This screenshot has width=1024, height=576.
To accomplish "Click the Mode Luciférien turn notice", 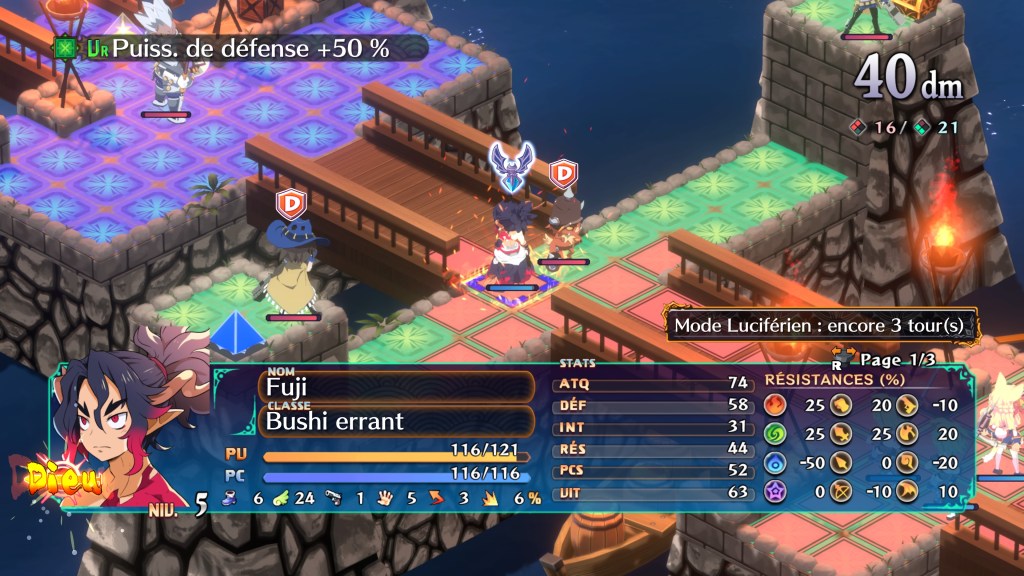I will click(x=821, y=325).
